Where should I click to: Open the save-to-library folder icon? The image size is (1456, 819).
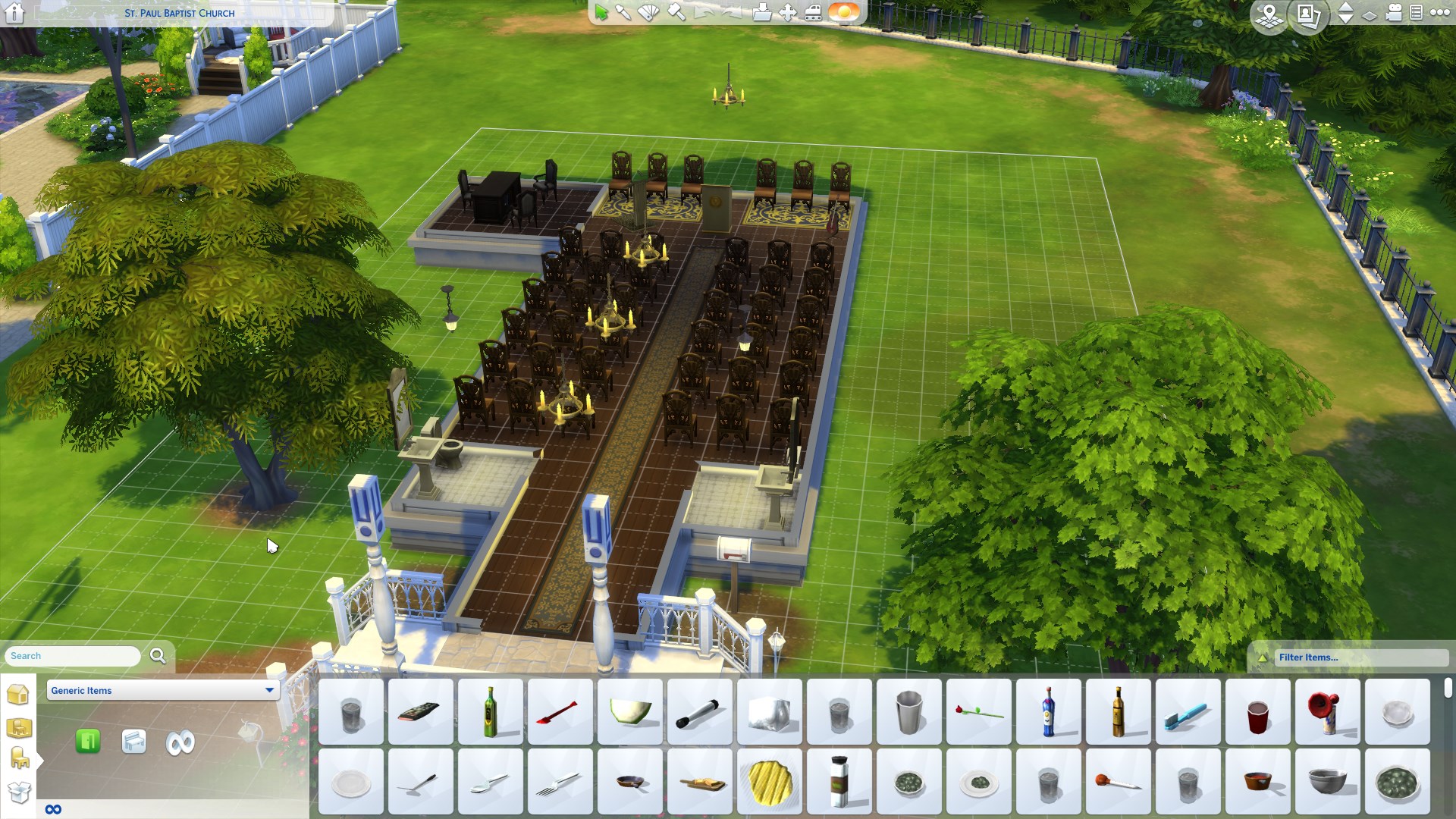point(762,13)
